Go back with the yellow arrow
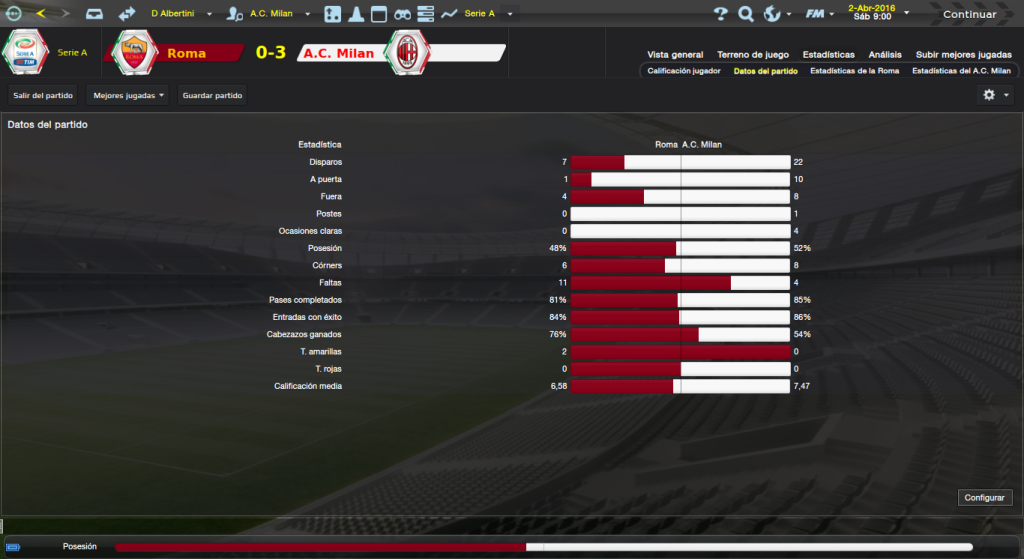The width and height of the screenshot is (1024, 559). pos(41,14)
